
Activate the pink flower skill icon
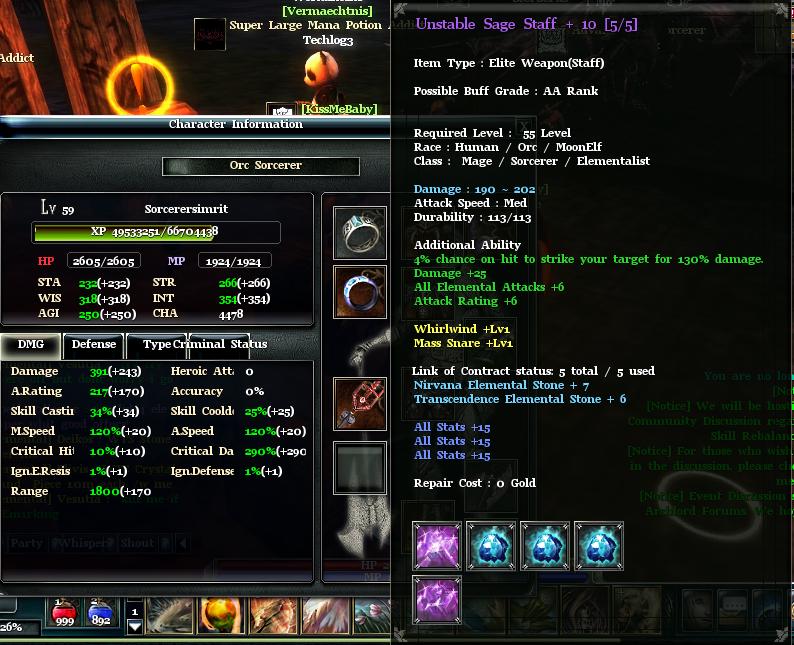[x=373, y=614]
